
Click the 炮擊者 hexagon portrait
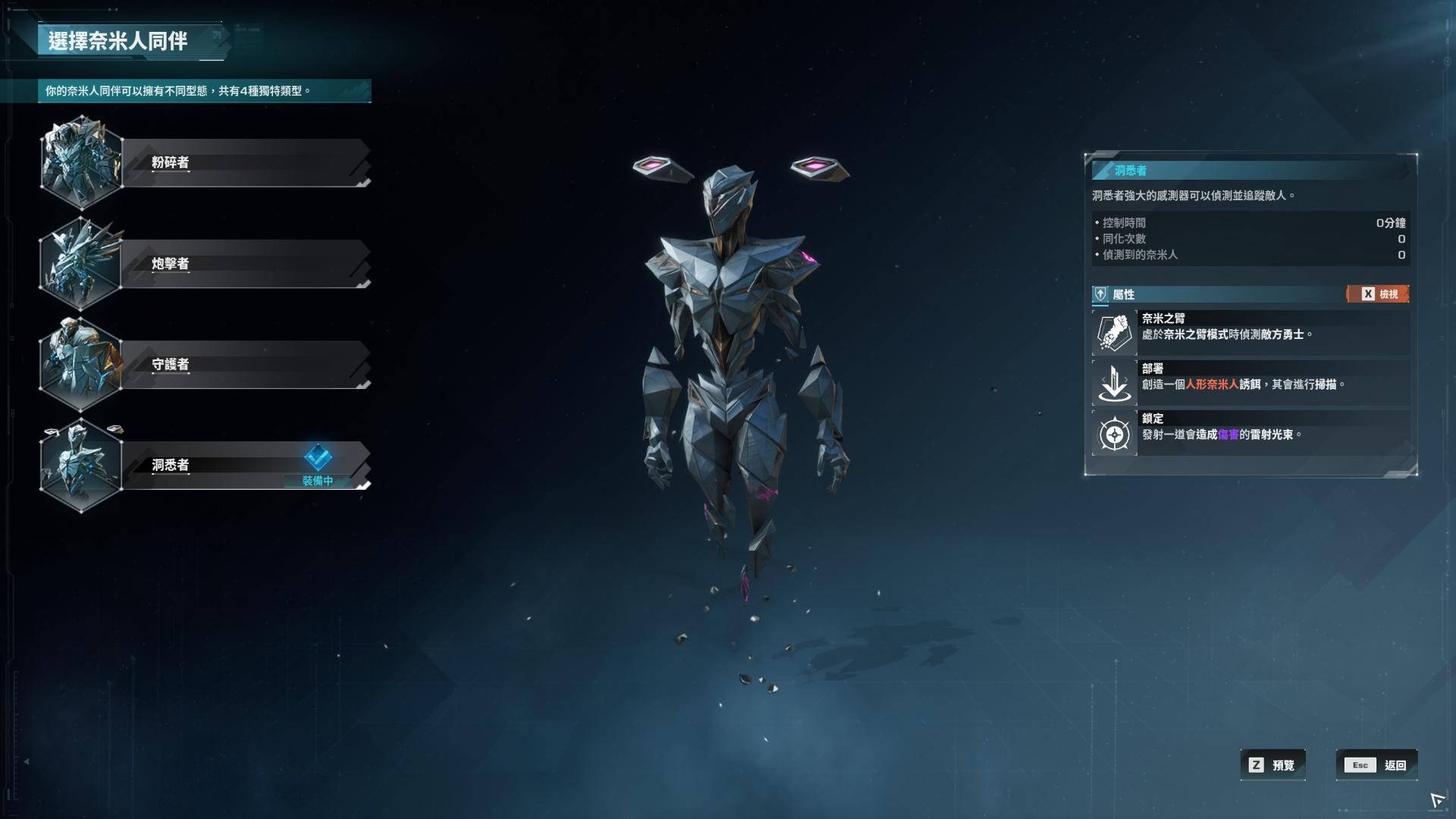click(x=80, y=263)
